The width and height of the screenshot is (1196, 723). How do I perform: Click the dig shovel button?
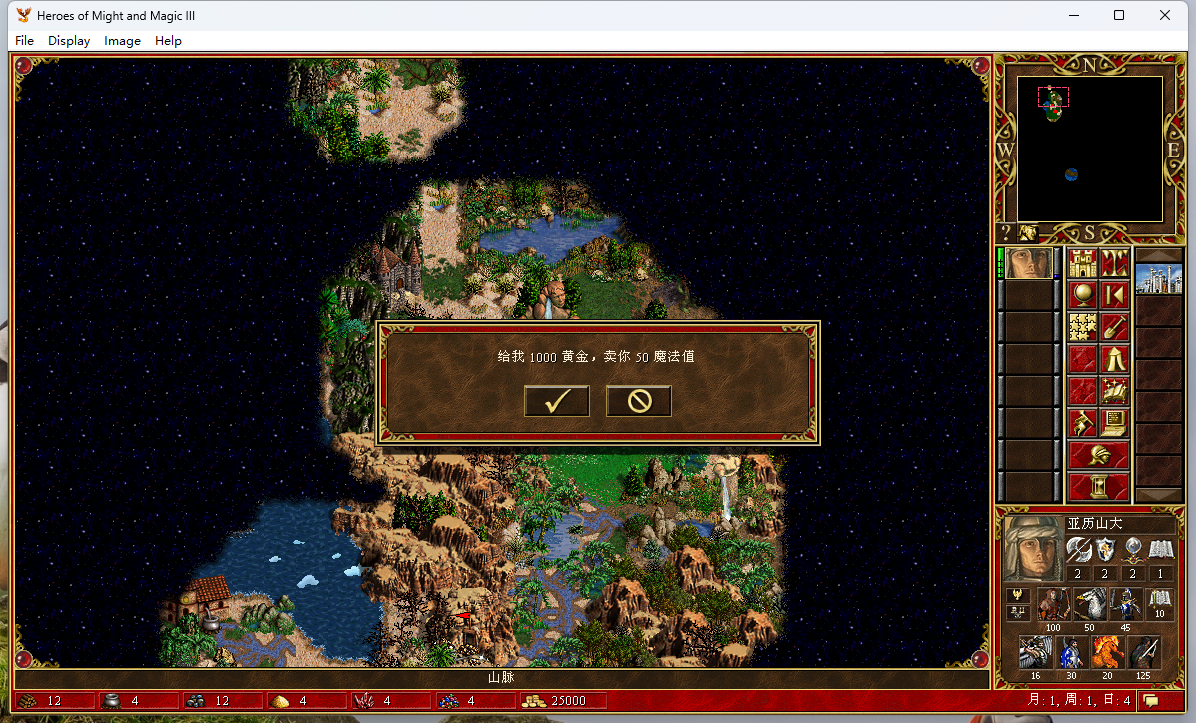pos(1114,326)
